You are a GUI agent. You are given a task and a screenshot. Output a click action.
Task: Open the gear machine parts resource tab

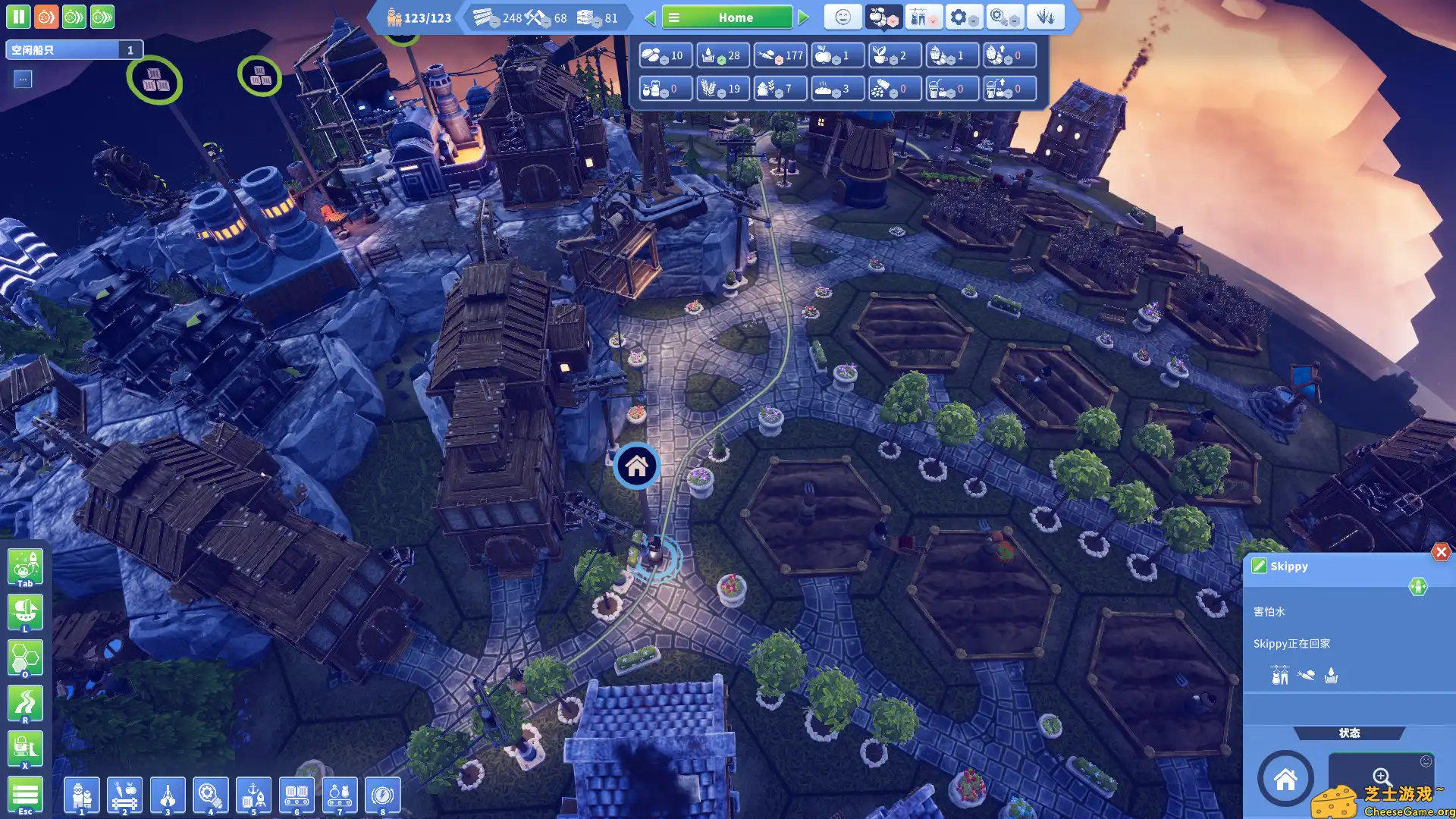(x=963, y=17)
